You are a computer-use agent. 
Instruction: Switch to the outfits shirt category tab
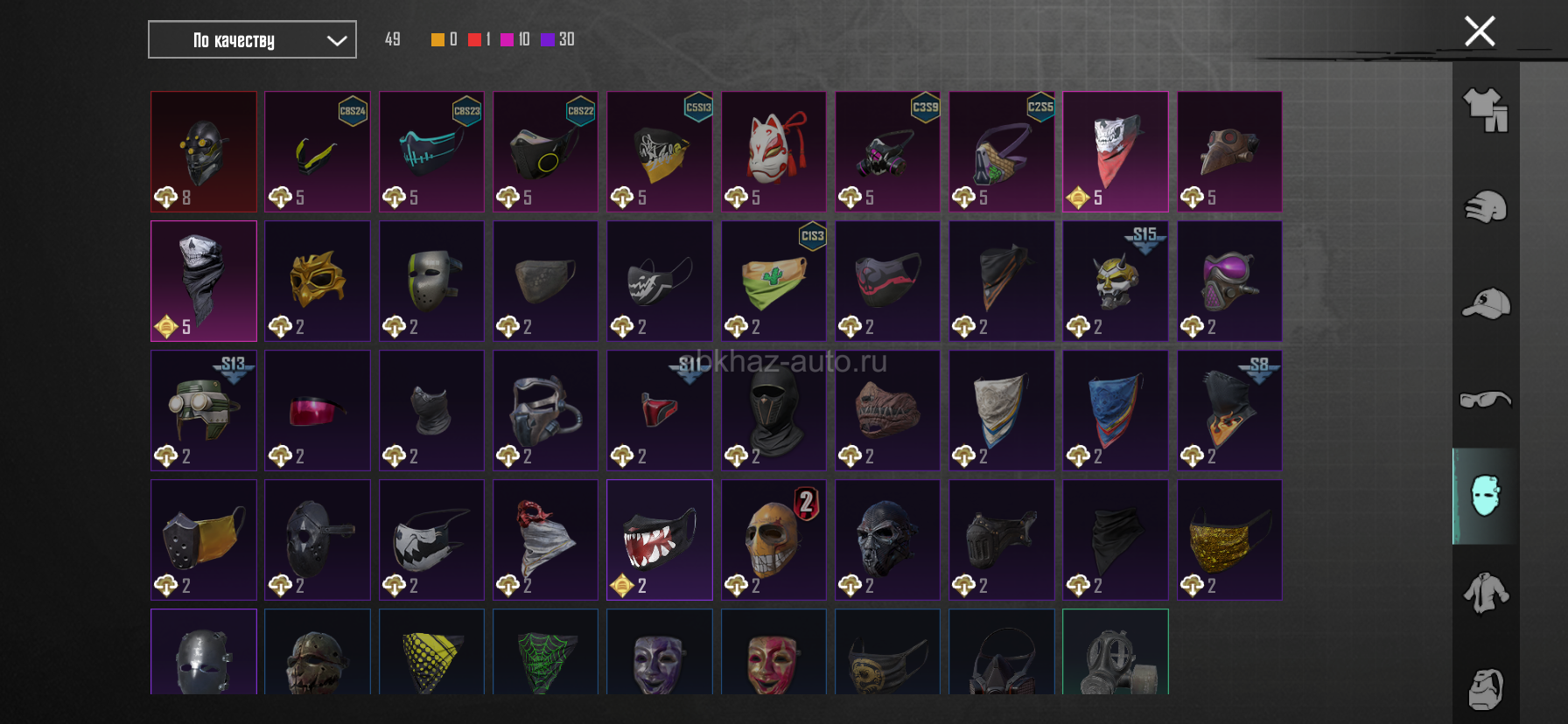(x=1486, y=111)
